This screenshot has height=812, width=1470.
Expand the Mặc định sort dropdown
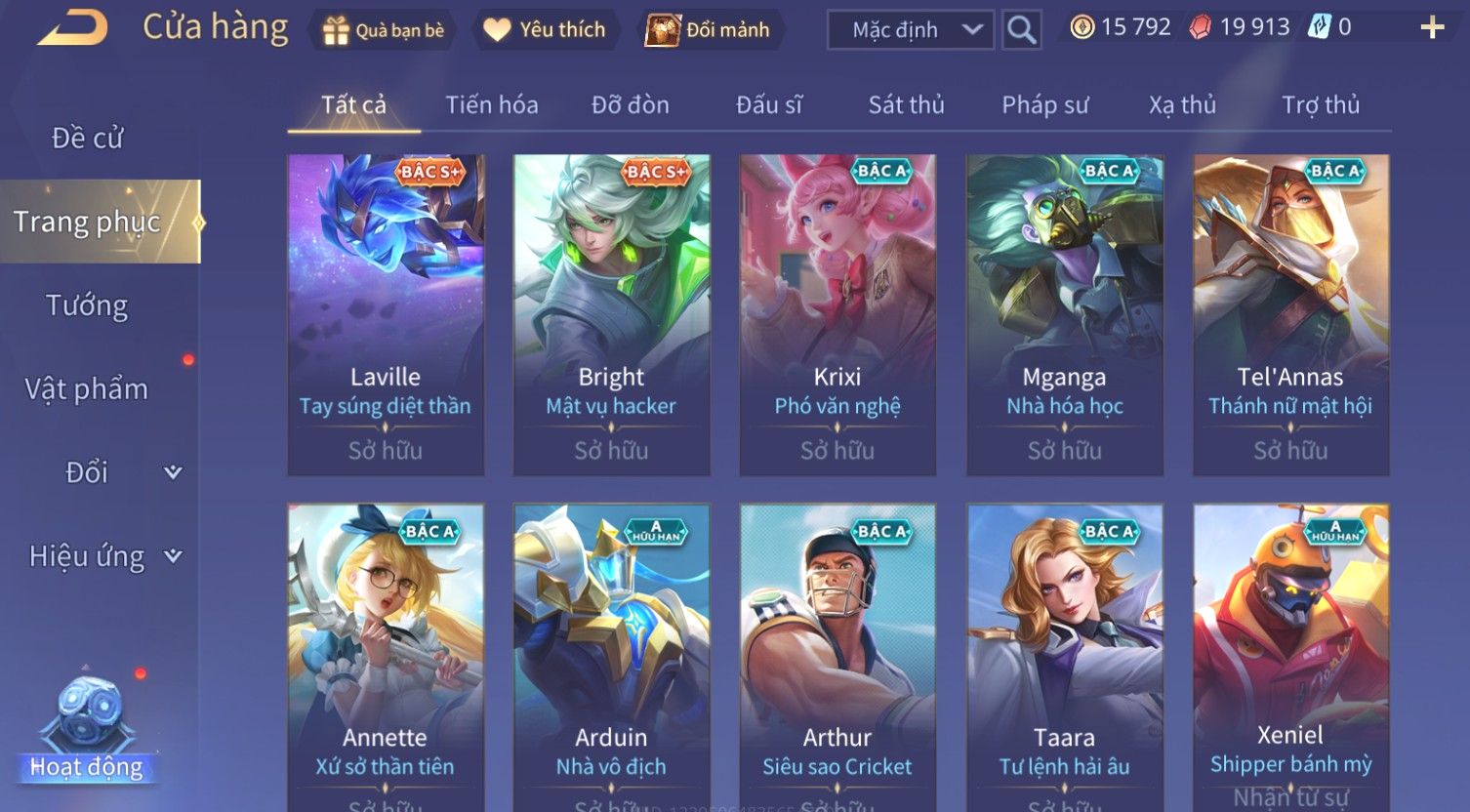(910, 30)
